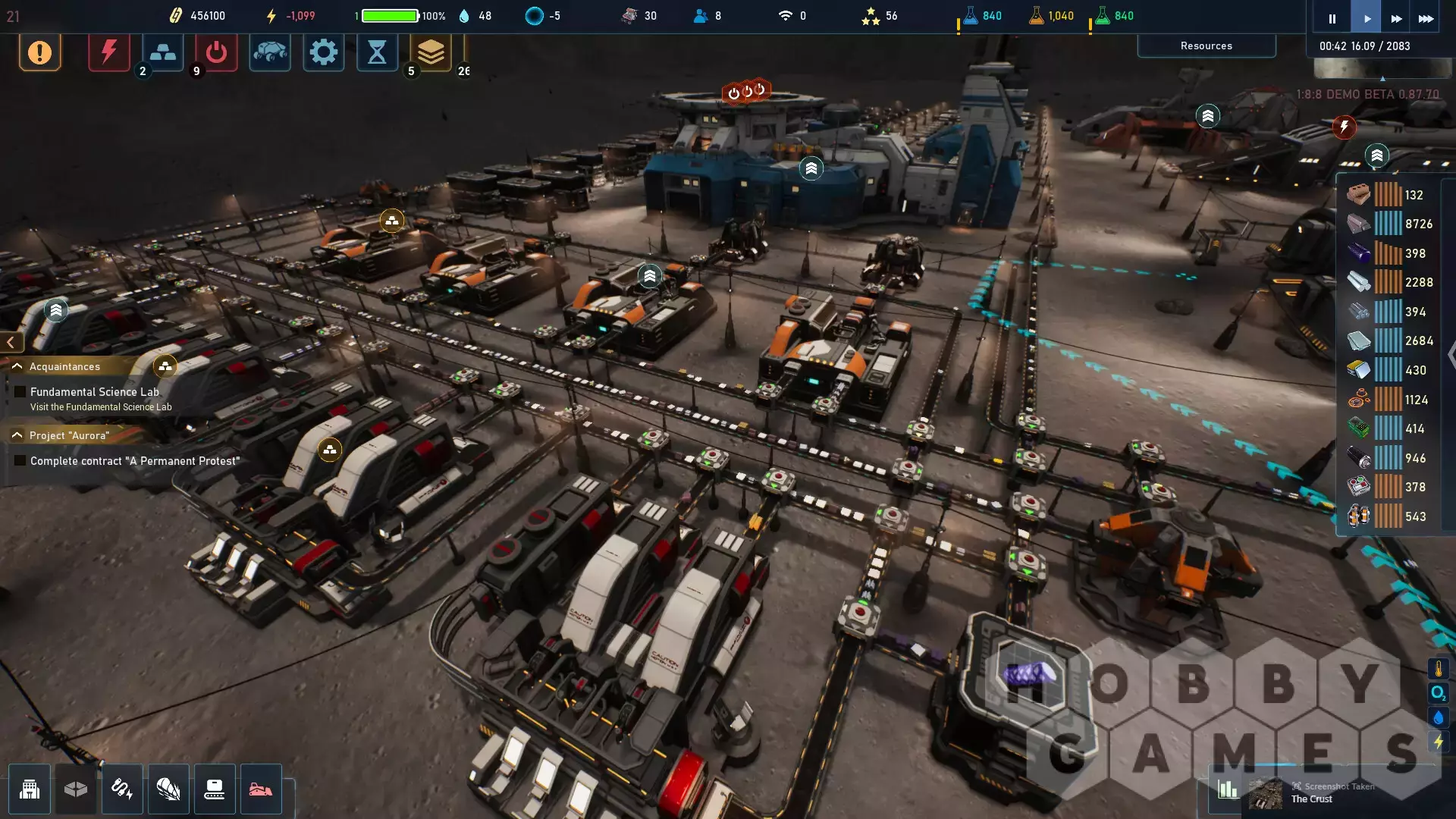Open the stacked layers icon
The image size is (1456, 819).
(x=431, y=52)
